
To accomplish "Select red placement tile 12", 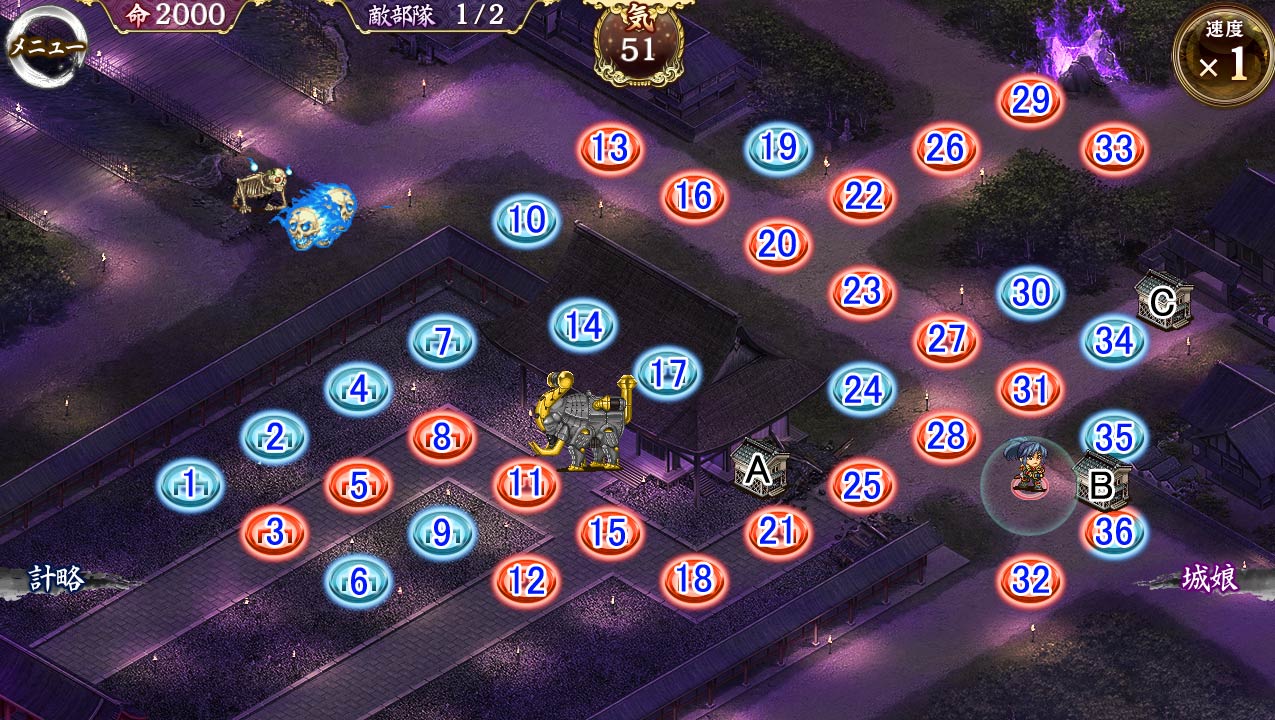I will pyautogui.click(x=526, y=580).
